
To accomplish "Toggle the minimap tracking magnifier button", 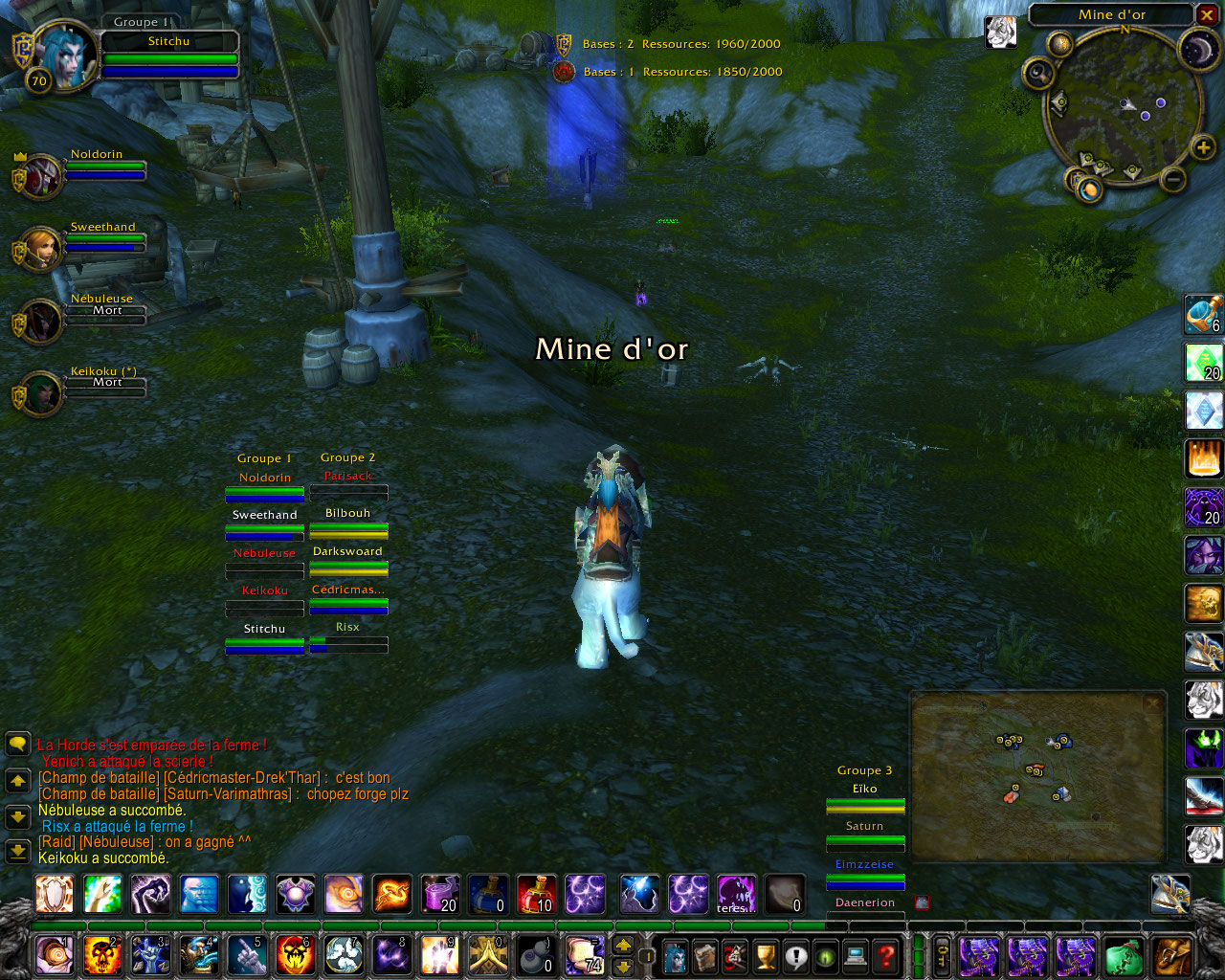I will coord(1038,73).
